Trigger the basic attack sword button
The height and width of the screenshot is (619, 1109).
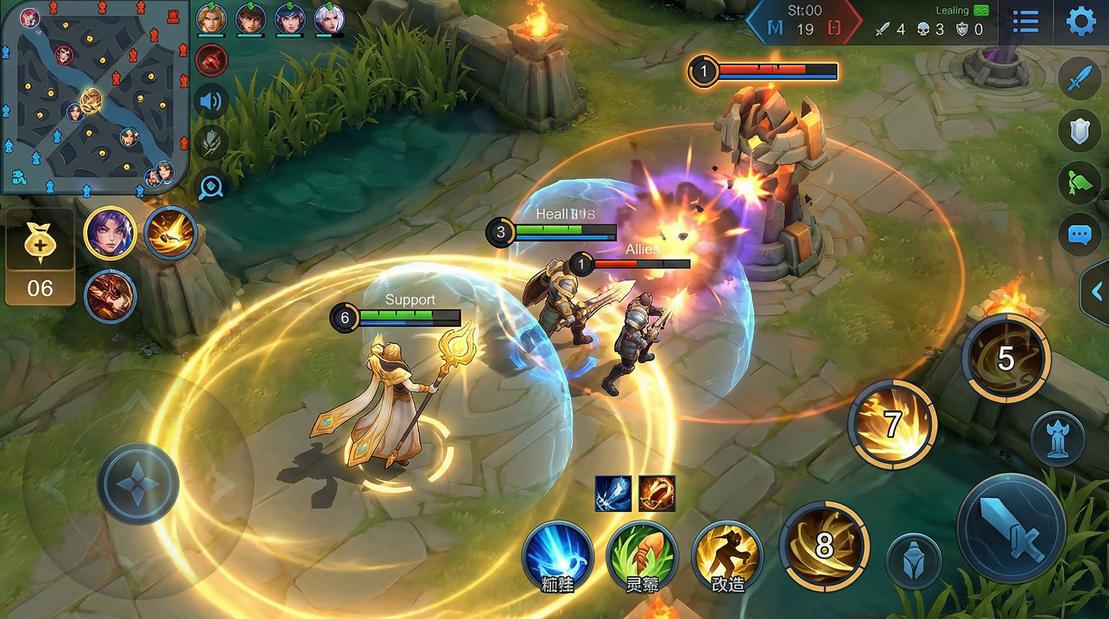click(x=1010, y=528)
